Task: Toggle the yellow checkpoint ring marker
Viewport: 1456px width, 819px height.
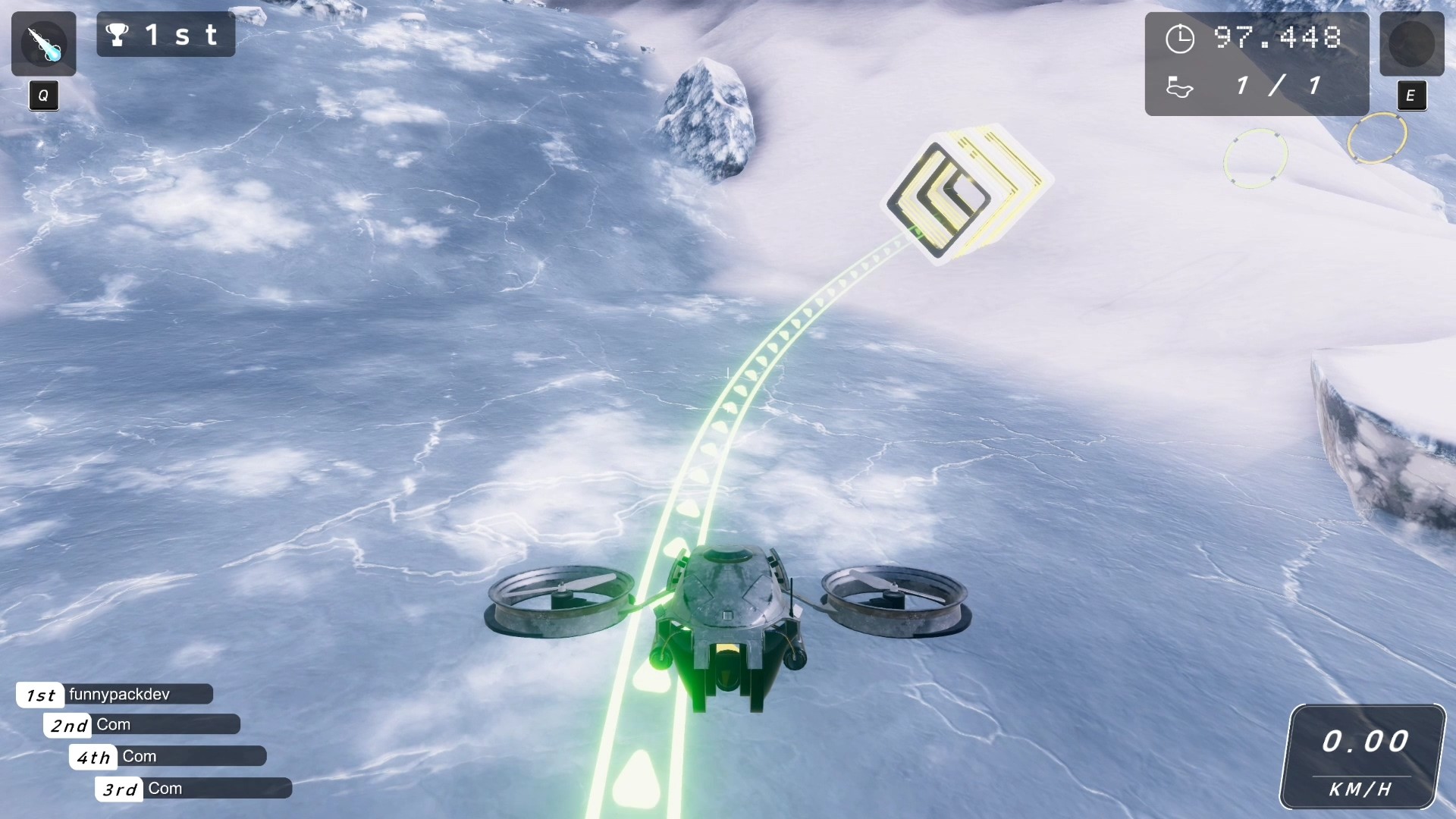Action: point(1377,136)
